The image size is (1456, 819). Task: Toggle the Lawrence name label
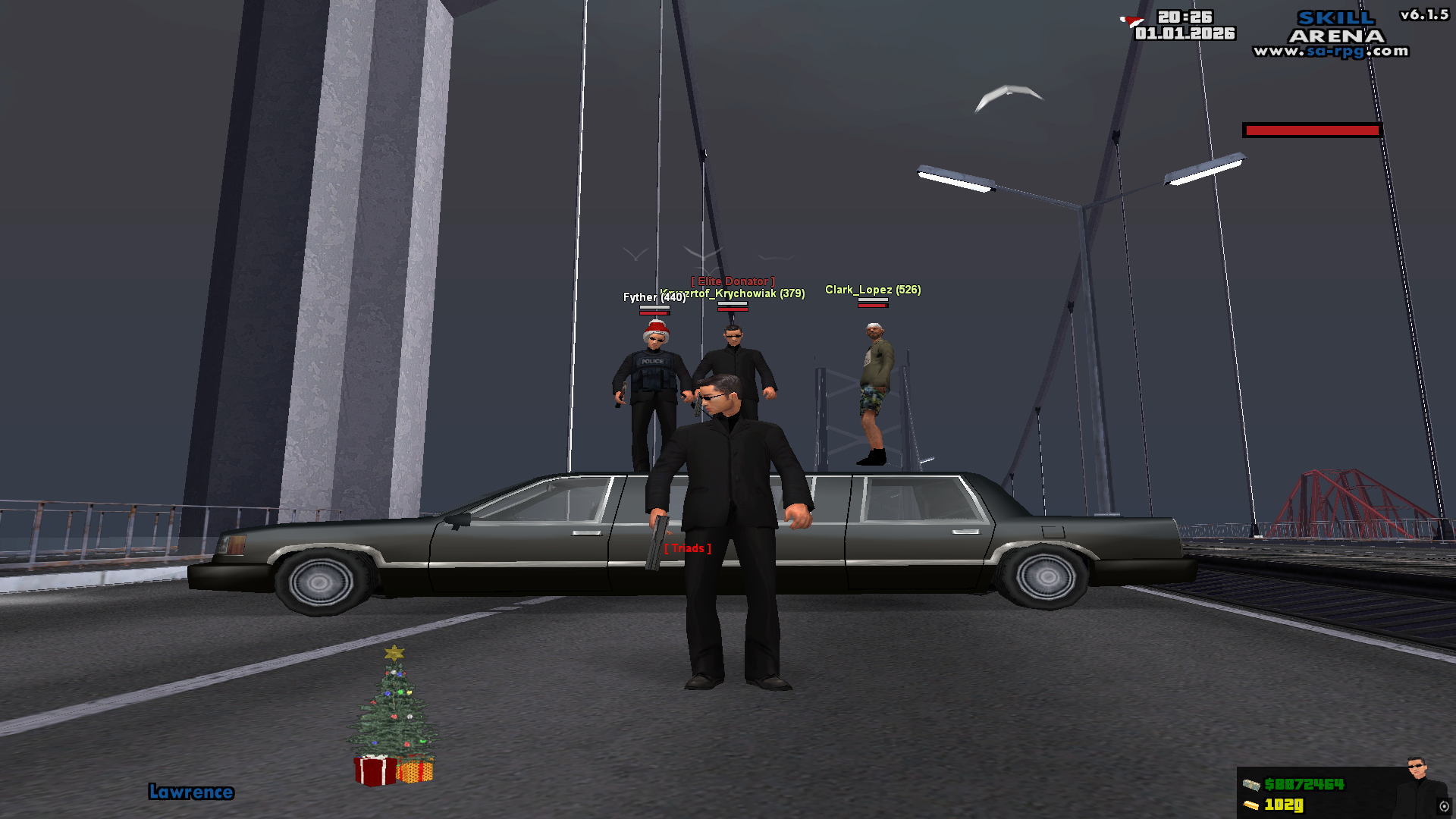(192, 792)
